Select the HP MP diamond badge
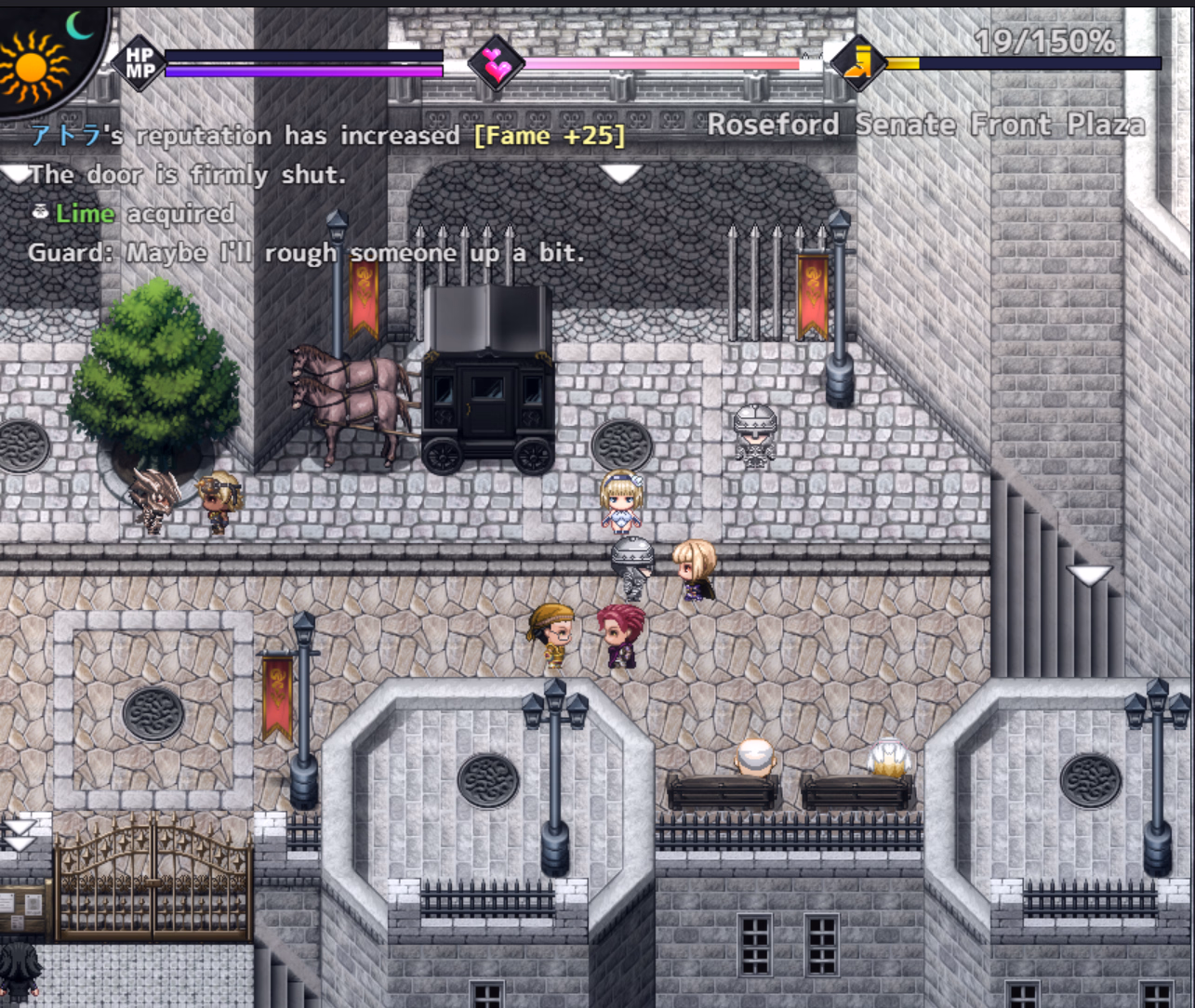Viewport: 1195px width, 1008px height. (x=140, y=64)
